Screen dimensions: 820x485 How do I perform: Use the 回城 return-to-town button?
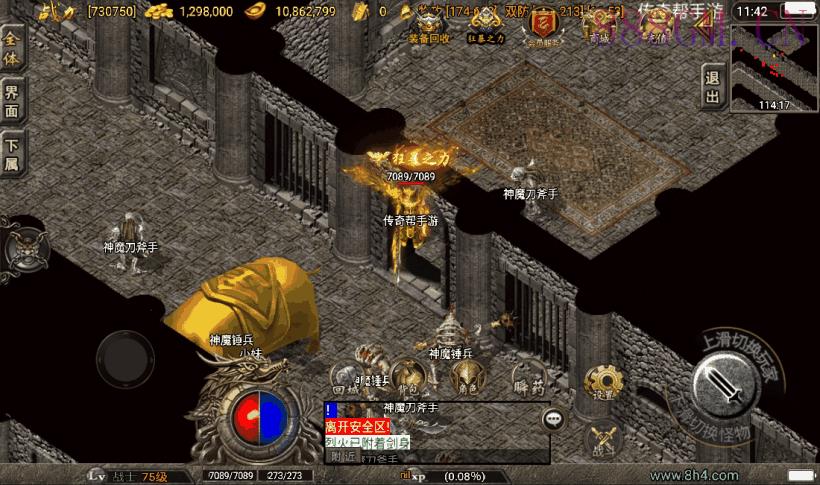[x=346, y=378]
